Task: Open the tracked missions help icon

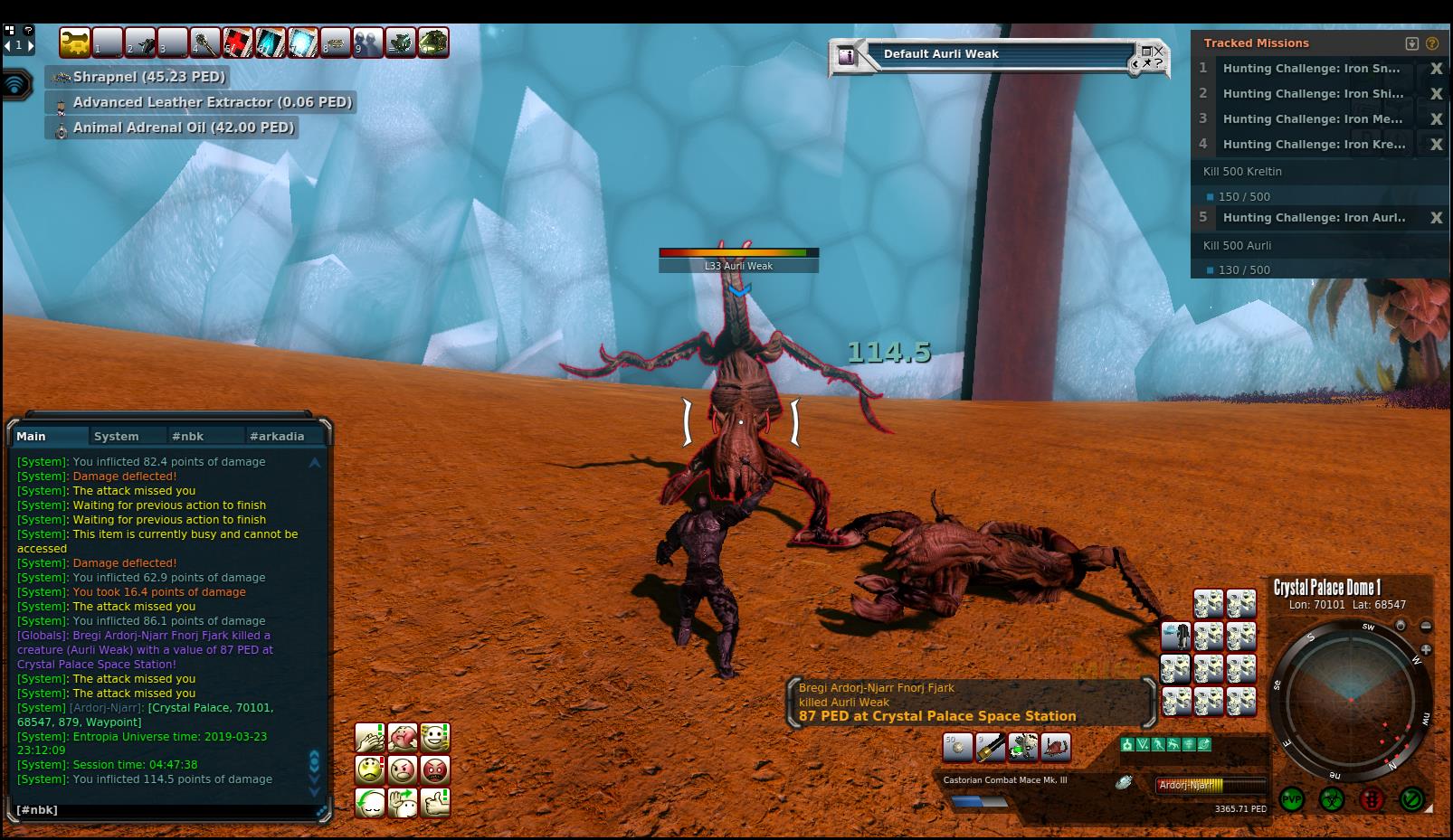Action: tap(1432, 43)
